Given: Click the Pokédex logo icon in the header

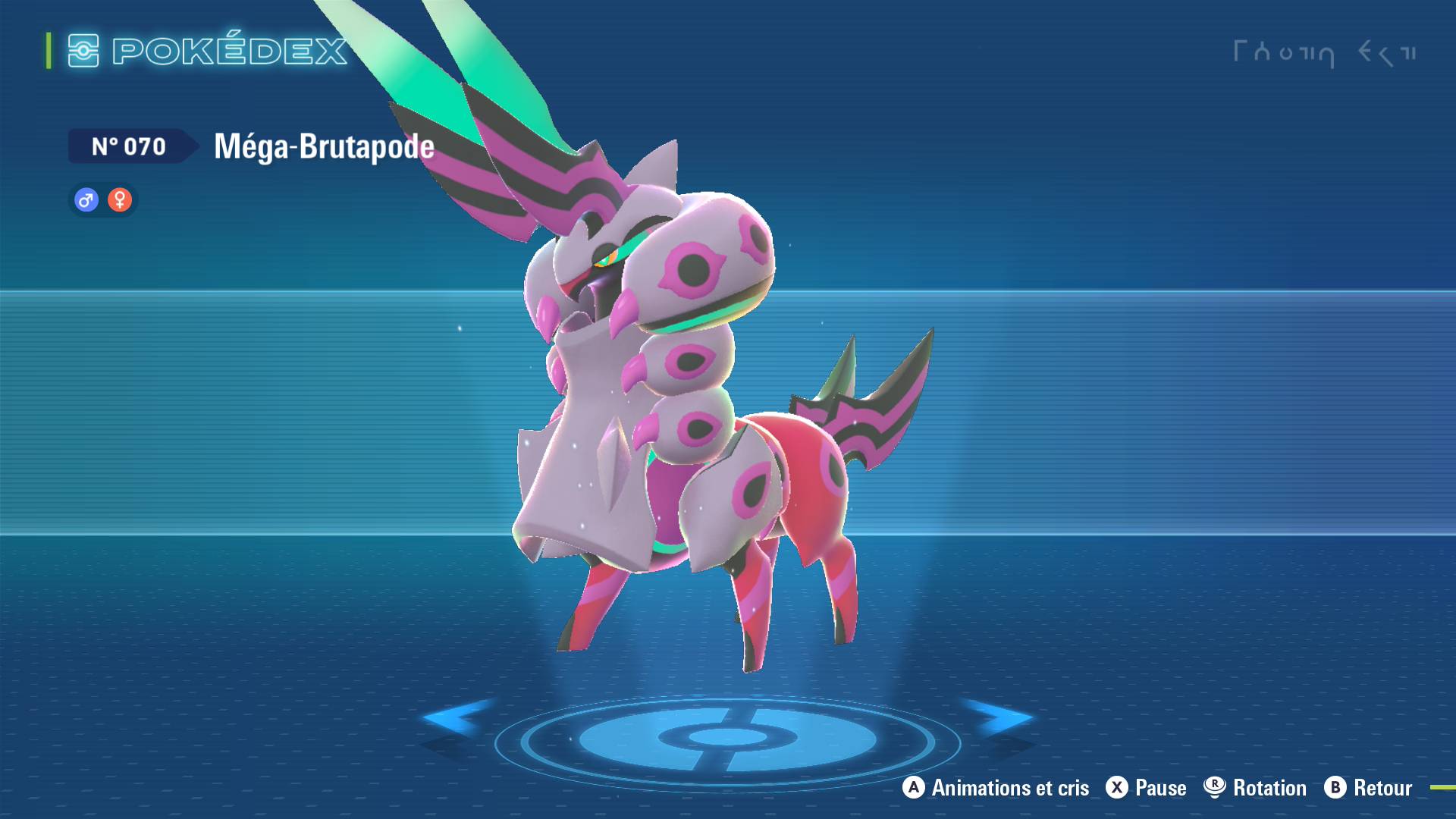Looking at the screenshot, I should pos(83,52).
